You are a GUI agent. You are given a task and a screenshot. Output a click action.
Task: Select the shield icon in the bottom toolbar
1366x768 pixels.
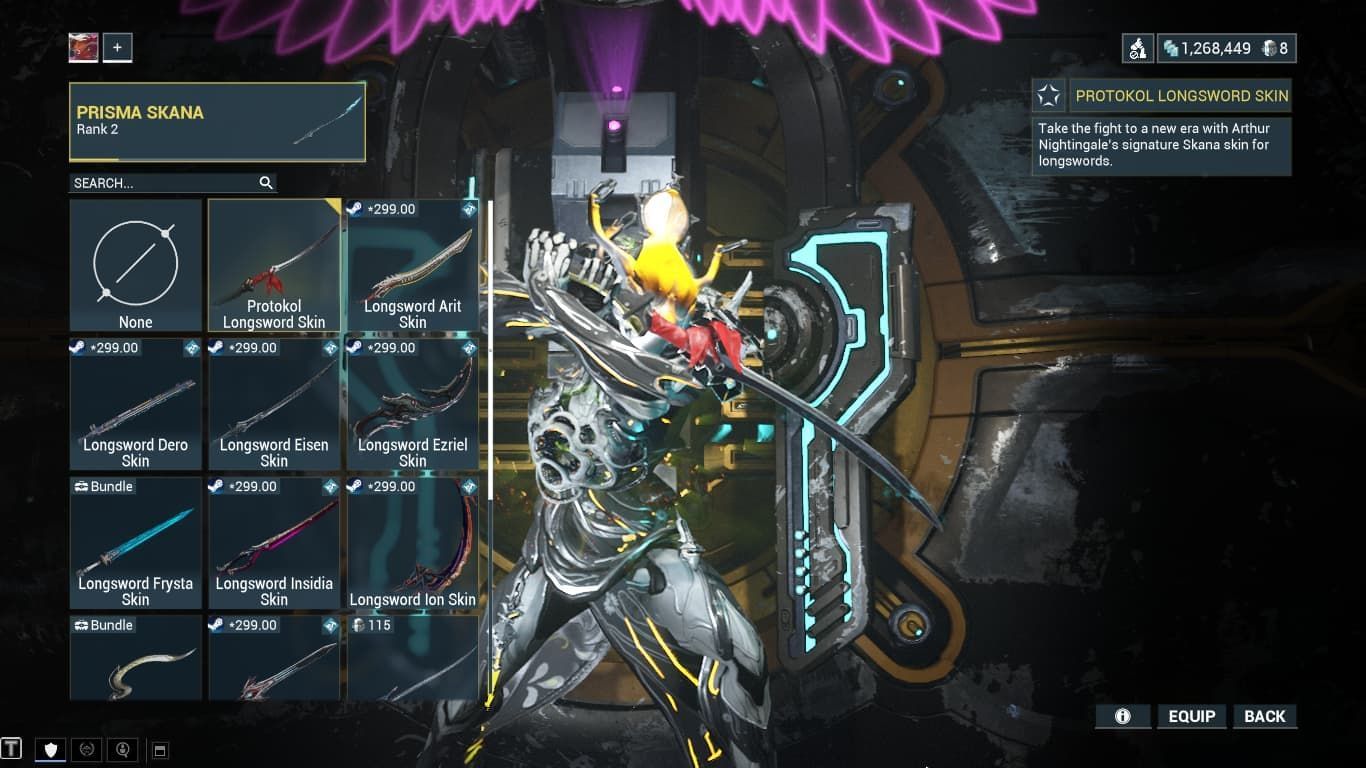(50, 749)
